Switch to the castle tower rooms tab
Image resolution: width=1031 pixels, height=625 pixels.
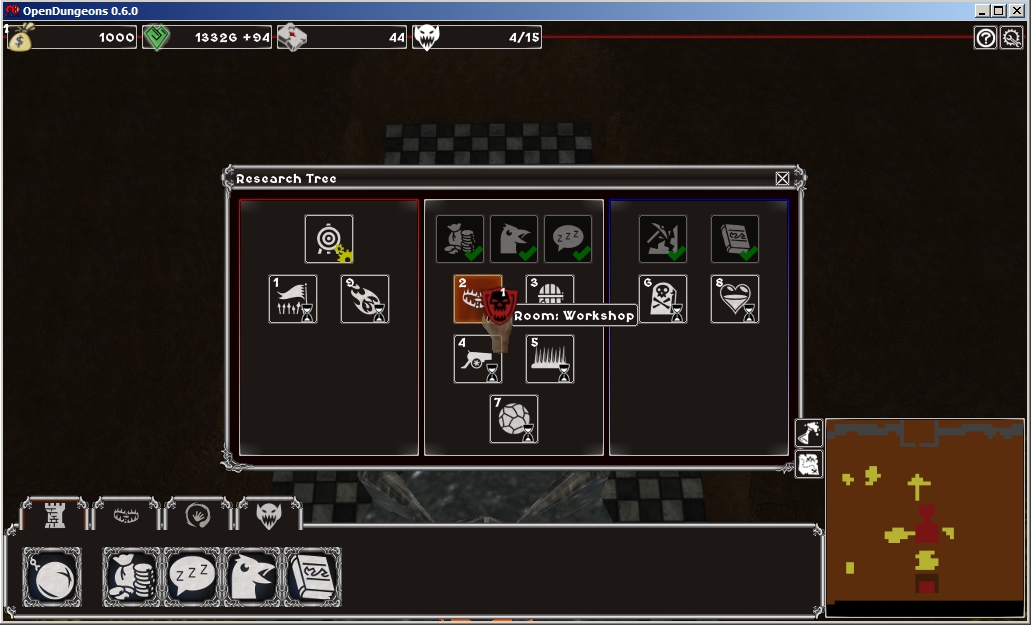(x=52, y=515)
